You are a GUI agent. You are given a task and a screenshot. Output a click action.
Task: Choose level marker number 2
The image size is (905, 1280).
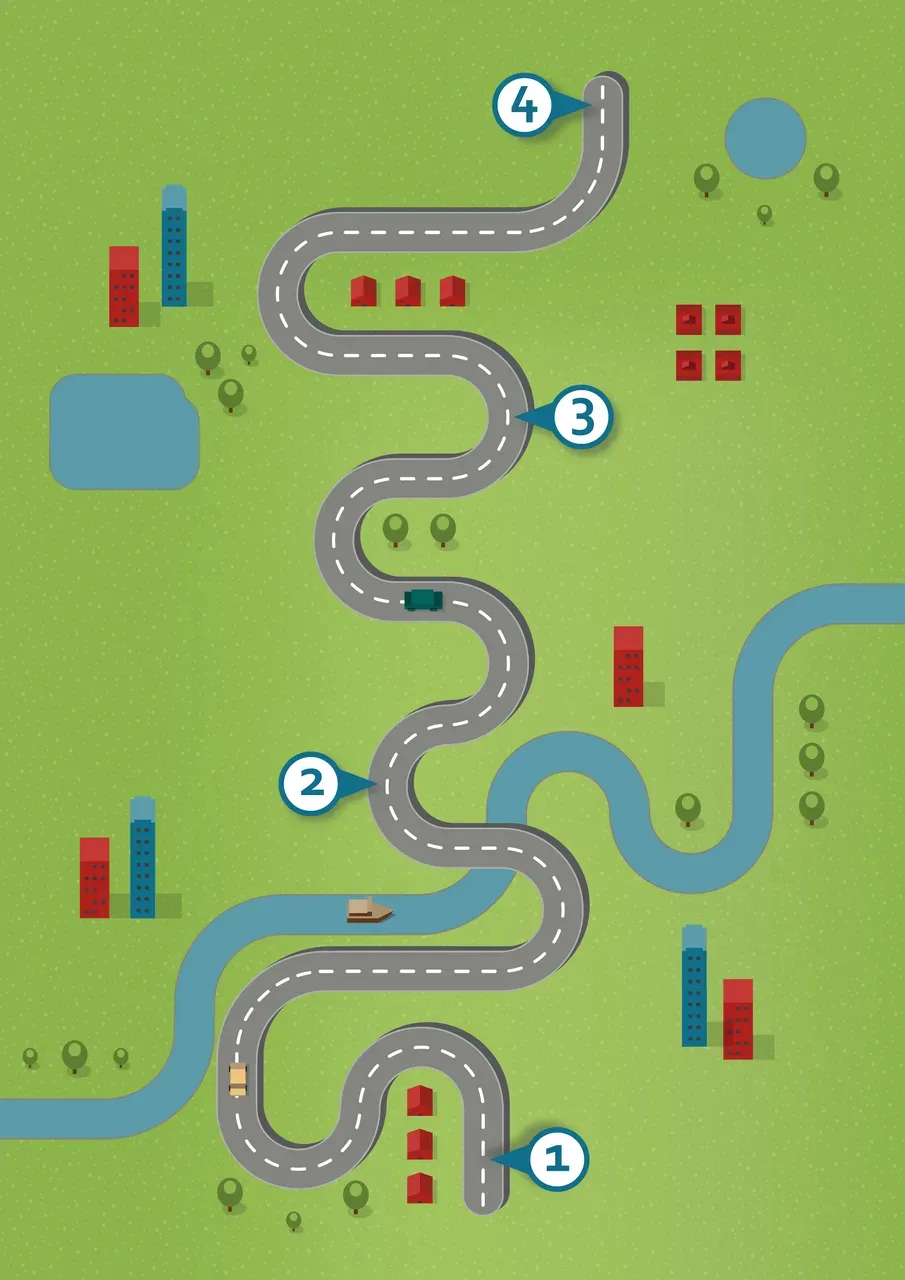pyautogui.click(x=312, y=783)
